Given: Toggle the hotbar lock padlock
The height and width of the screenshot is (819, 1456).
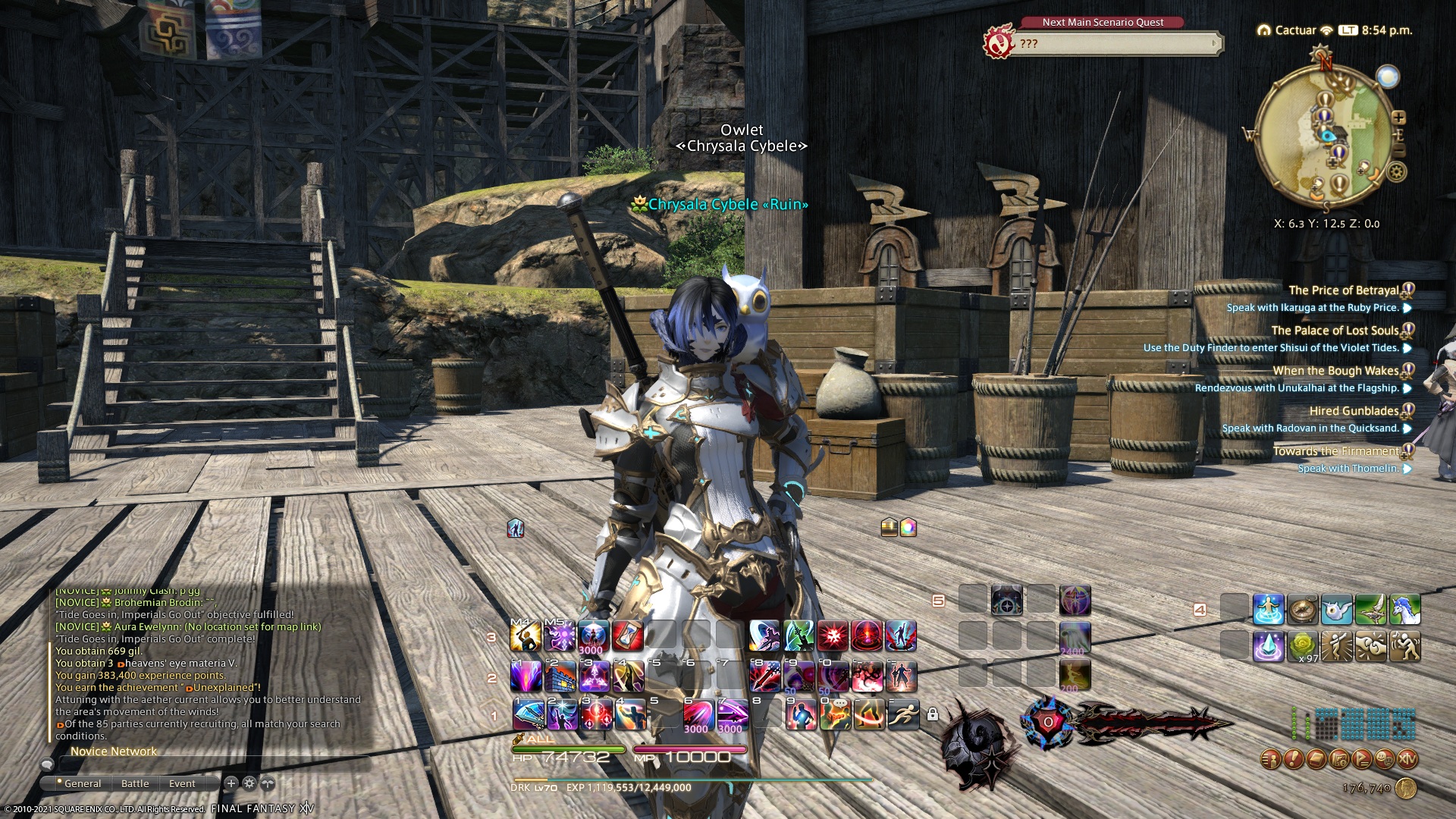Looking at the screenshot, I should tap(933, 714).
